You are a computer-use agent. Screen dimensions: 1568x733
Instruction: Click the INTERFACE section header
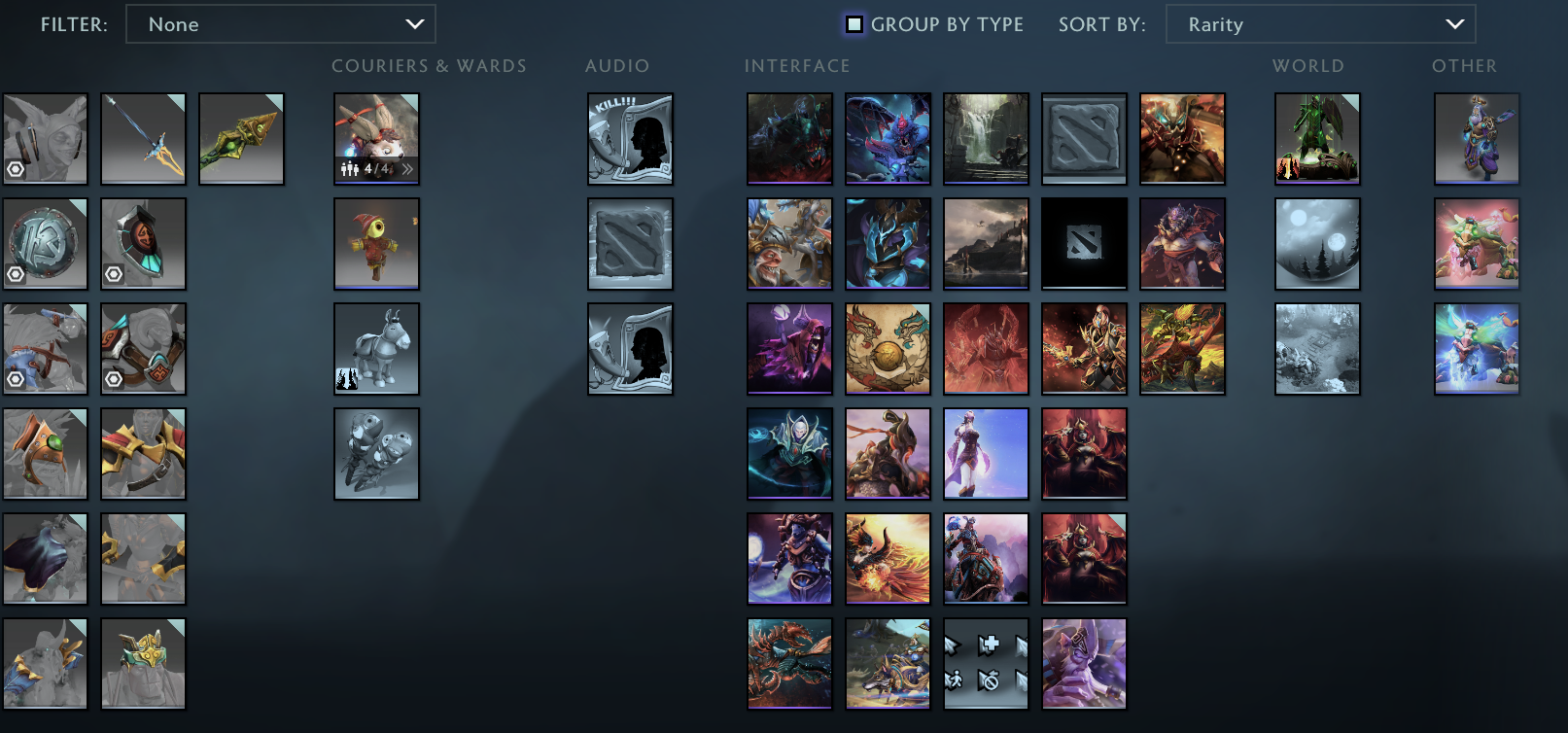tap(796, 66)
